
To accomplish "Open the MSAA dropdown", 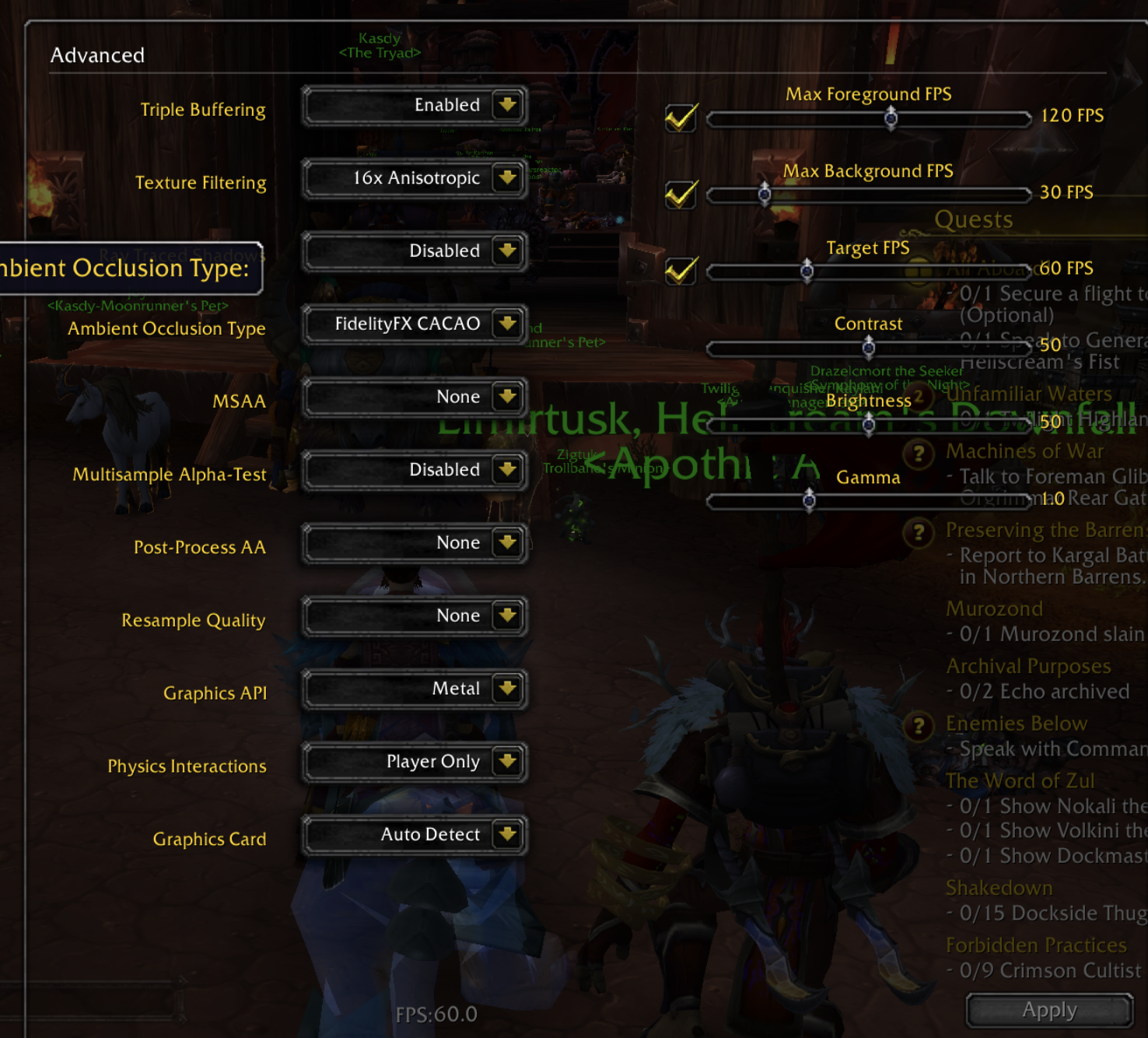I will pyautogui.click(x=507, y=397).
